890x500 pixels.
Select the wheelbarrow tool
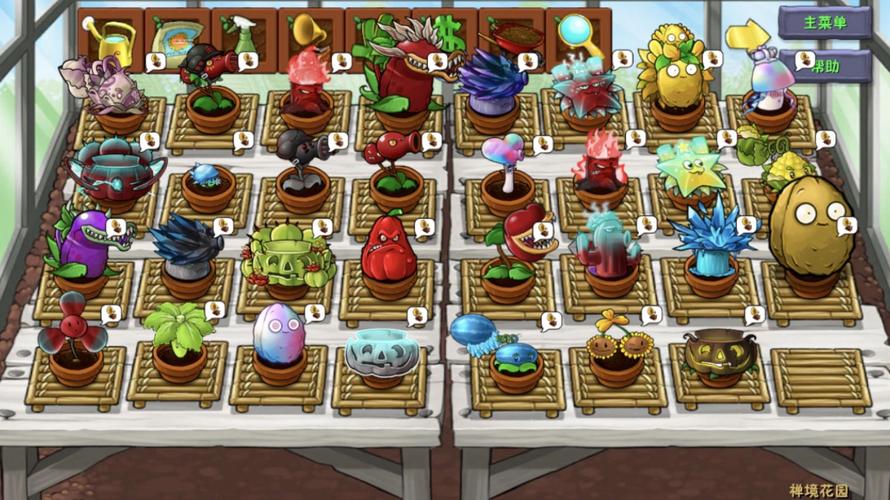pos(511,36)
